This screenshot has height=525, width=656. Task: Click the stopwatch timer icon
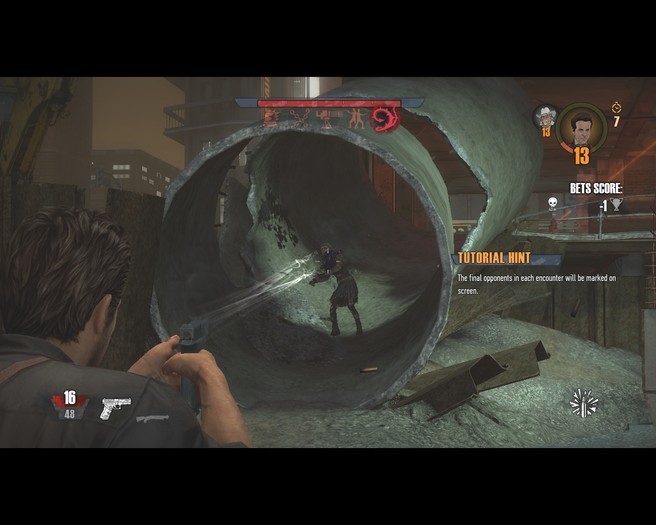click(616, 106)
